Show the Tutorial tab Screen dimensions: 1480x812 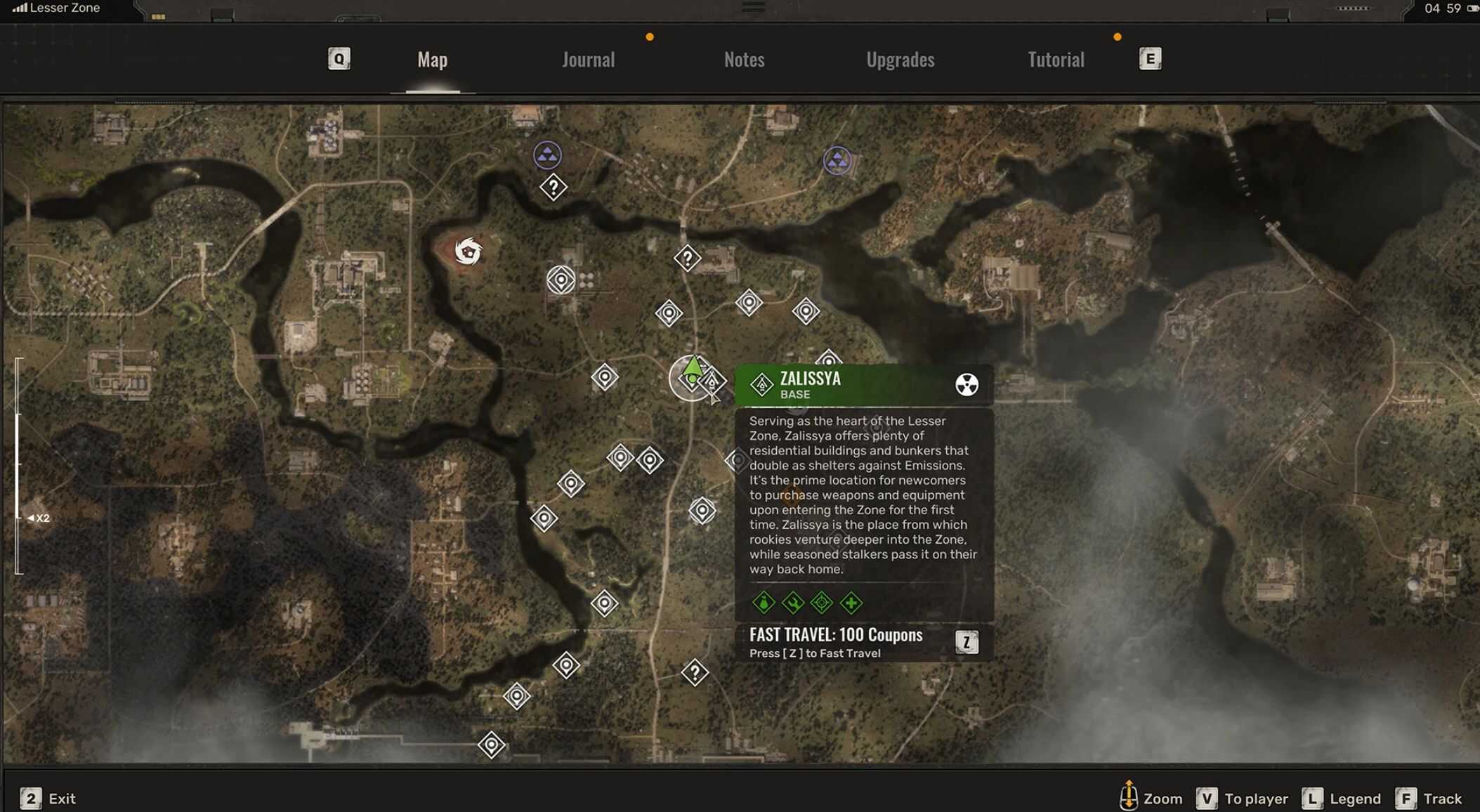1056,60
